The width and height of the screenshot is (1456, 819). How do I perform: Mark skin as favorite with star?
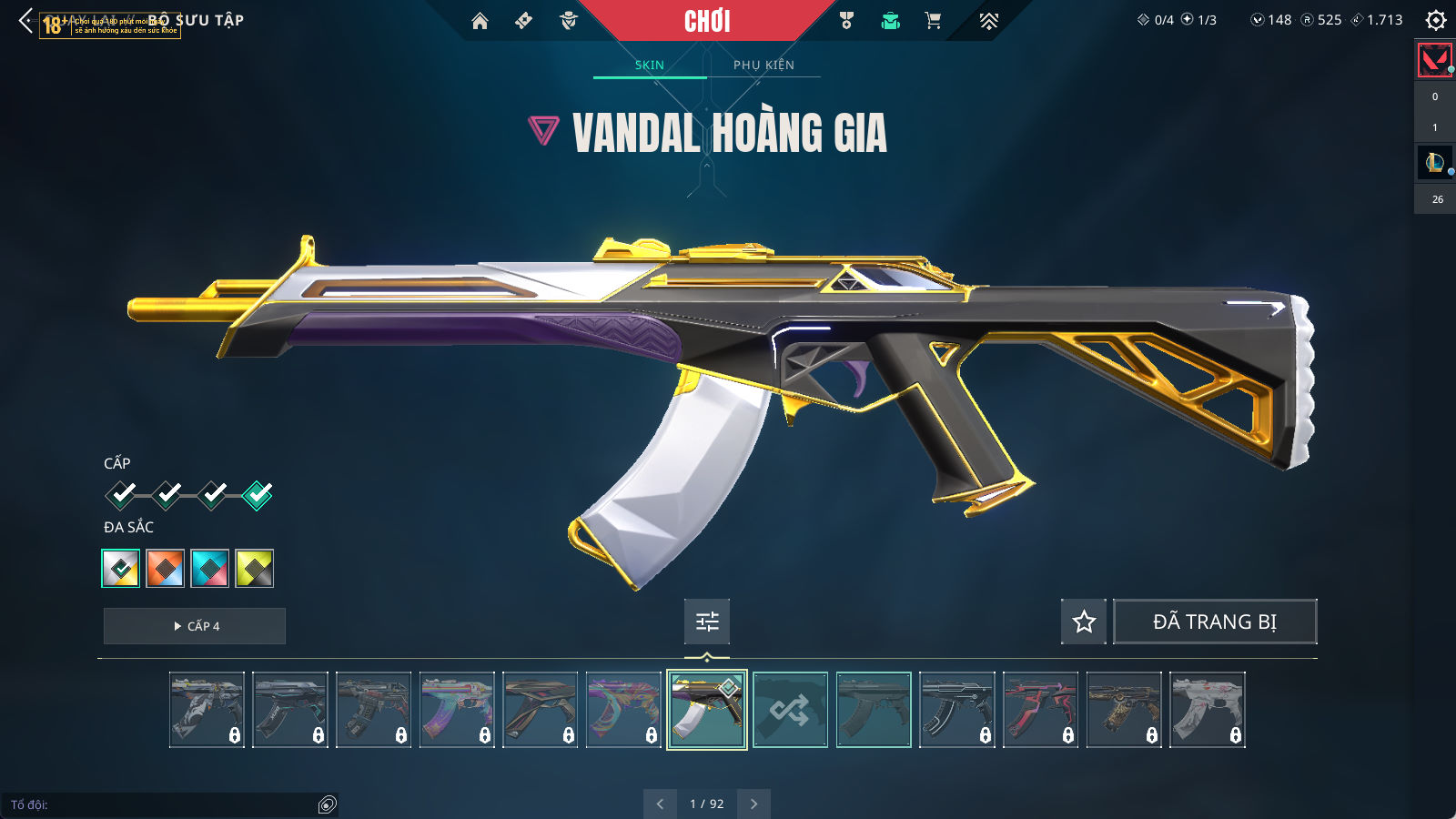pyautogui.click(x=1084, y=622)
